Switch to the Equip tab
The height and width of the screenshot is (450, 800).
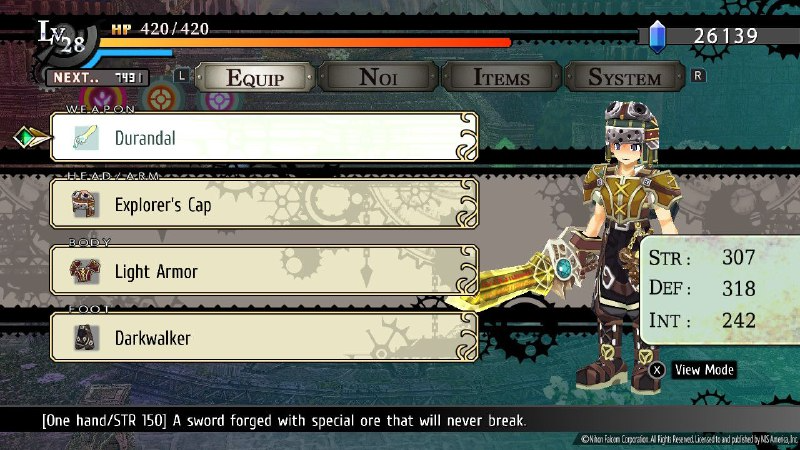pyautogui.click(x=254, y=77)
